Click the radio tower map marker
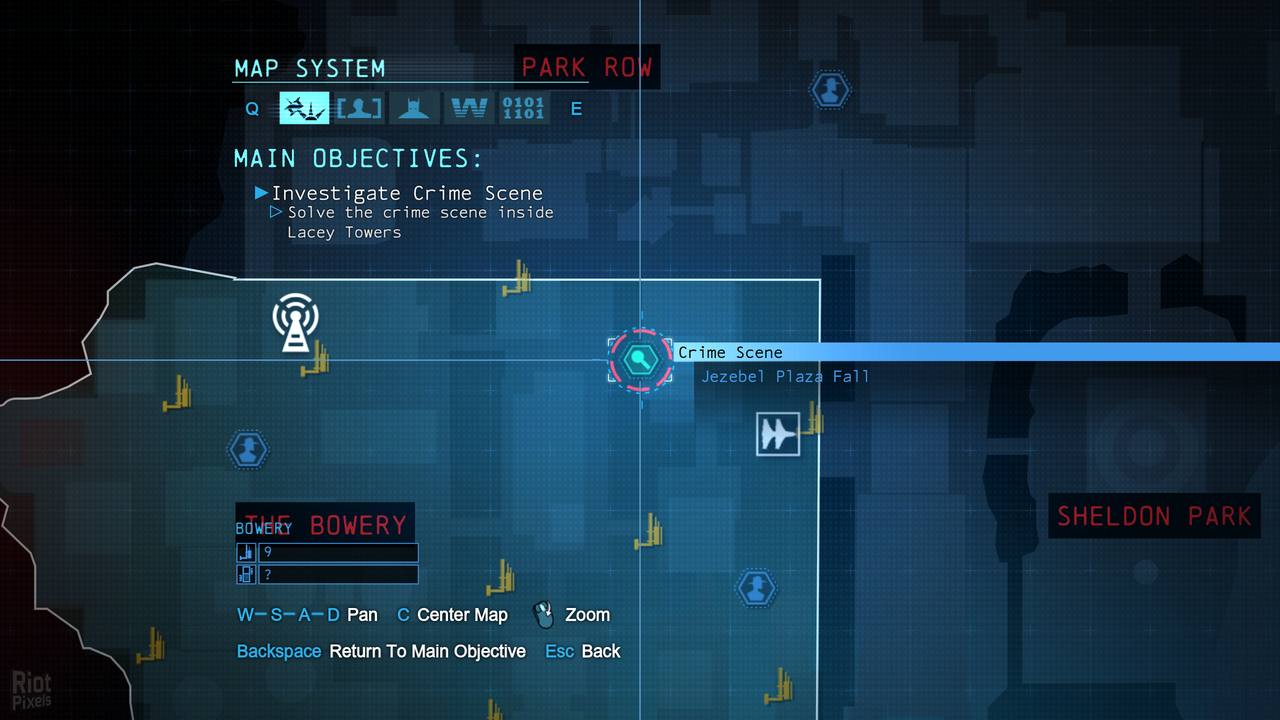Viewport: 1280px width, 720px height. pyautogui.click(x=295, y=322)
